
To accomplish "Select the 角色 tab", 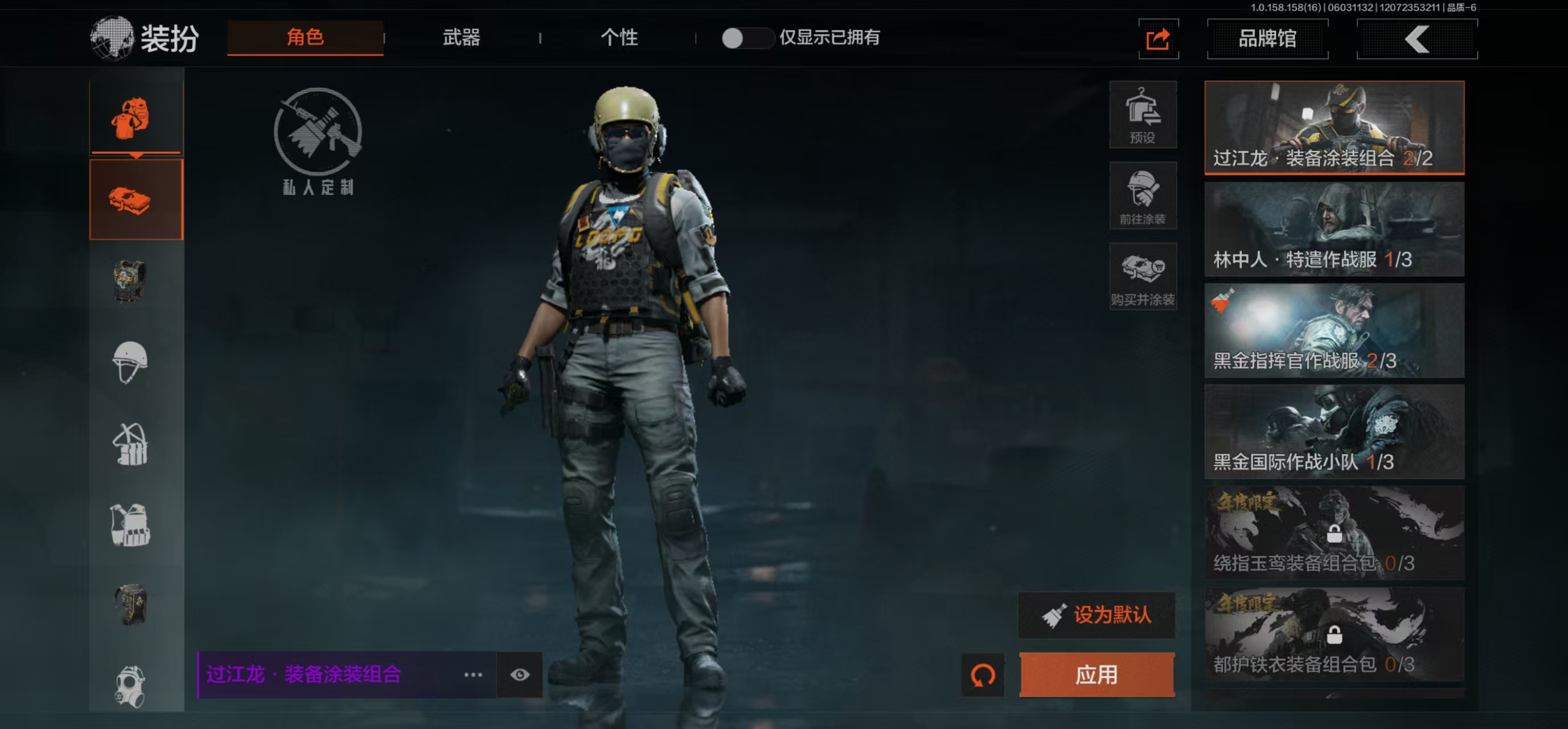I will pyautogui.click(x=305, y=38).
